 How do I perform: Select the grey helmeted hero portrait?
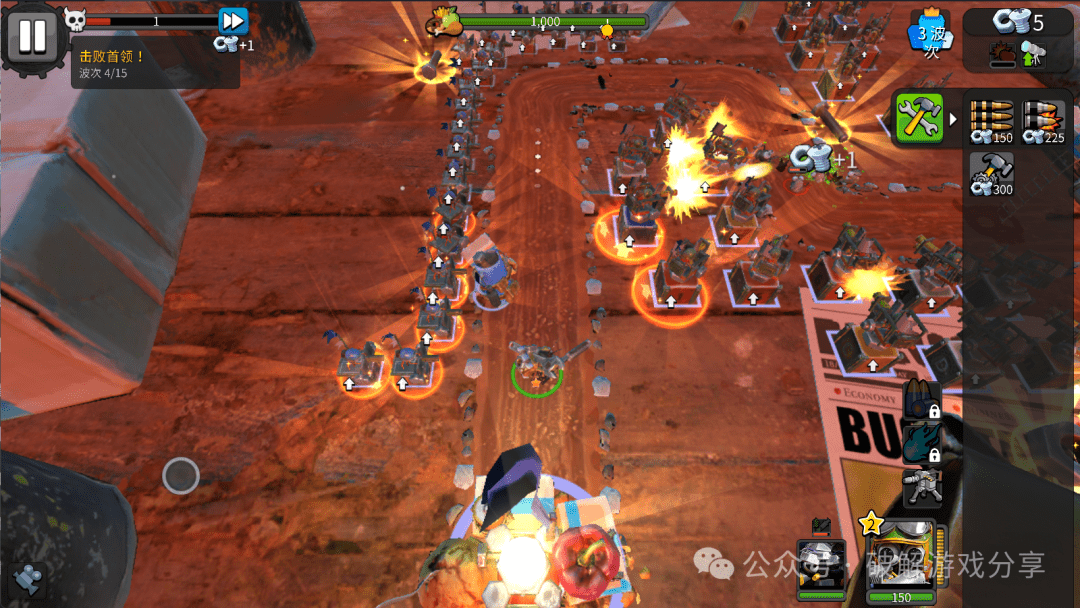click(x=821, y=566)
